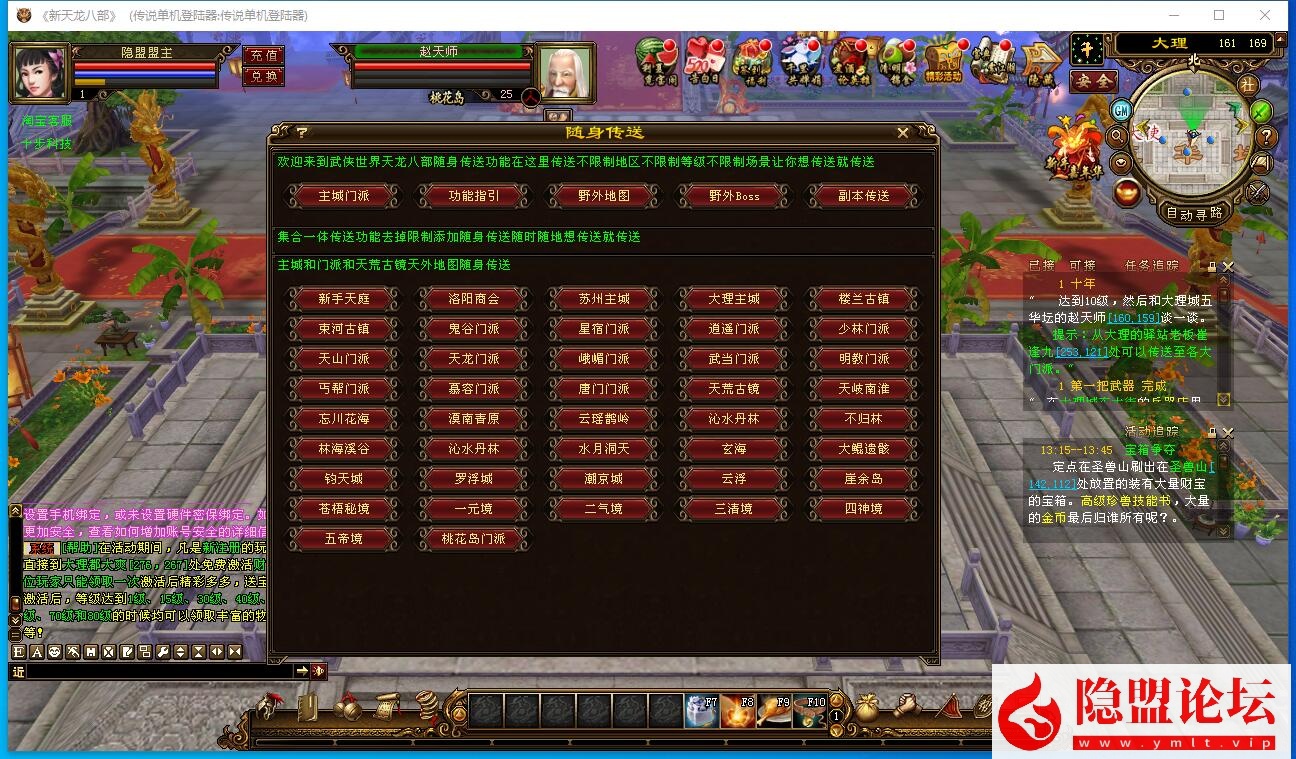Open the 近 chat channel selector
Viewport: 1296px width, 759px height.
coord(17,671)
